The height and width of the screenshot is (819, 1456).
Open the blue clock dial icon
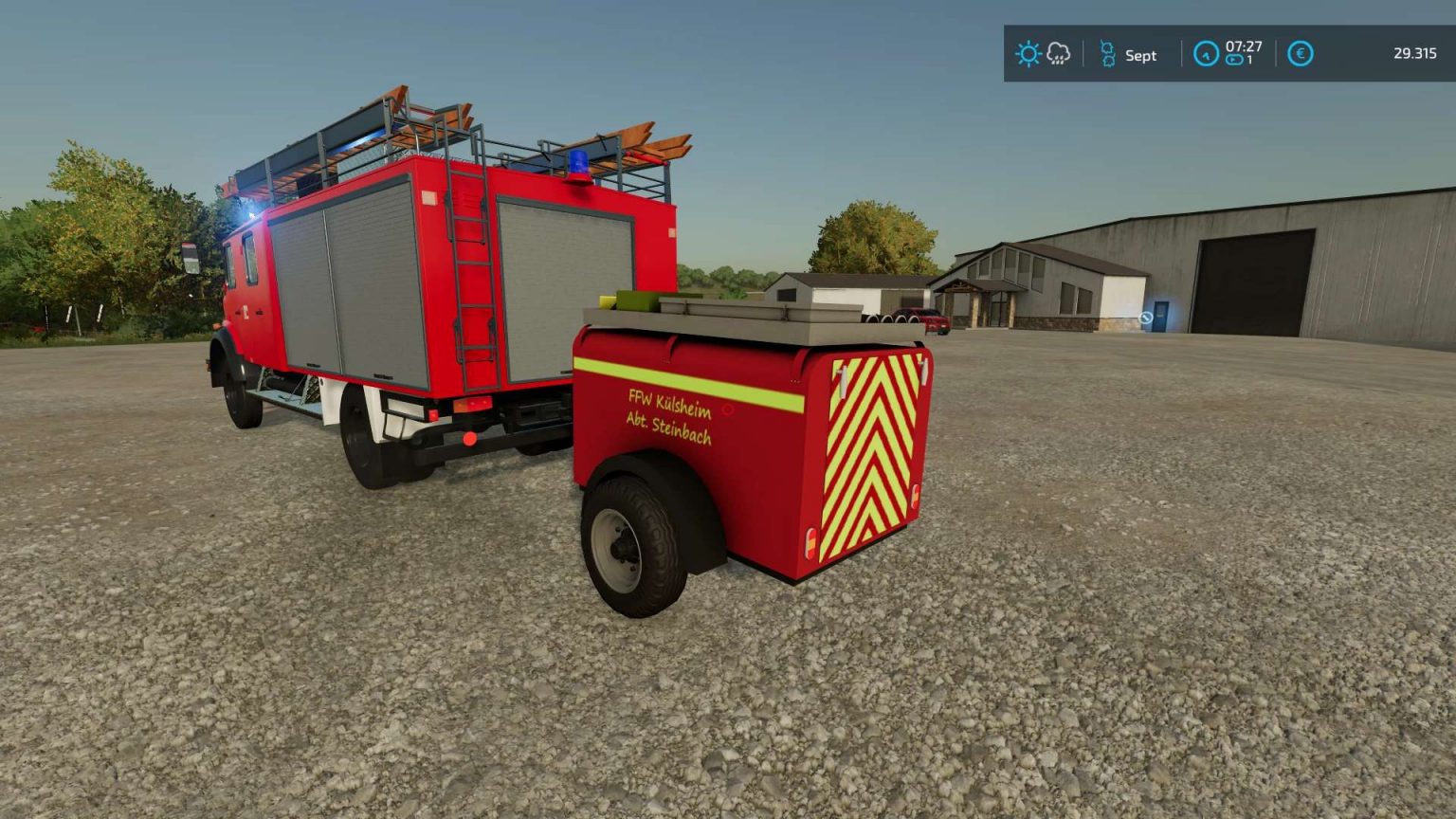coord(1206,53)
